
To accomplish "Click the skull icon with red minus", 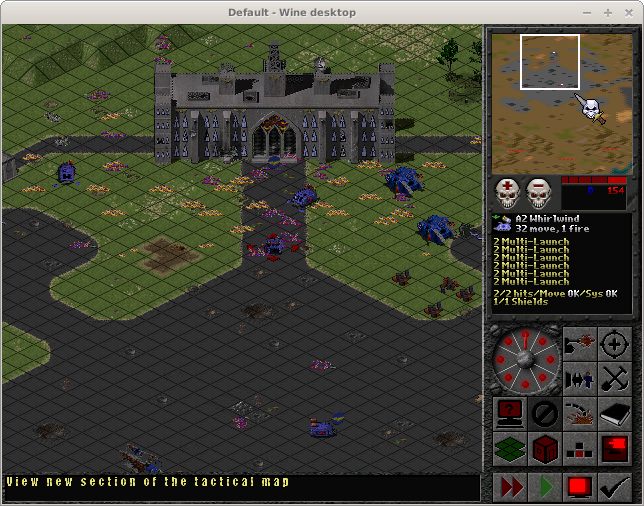I will tap(540, 192).
